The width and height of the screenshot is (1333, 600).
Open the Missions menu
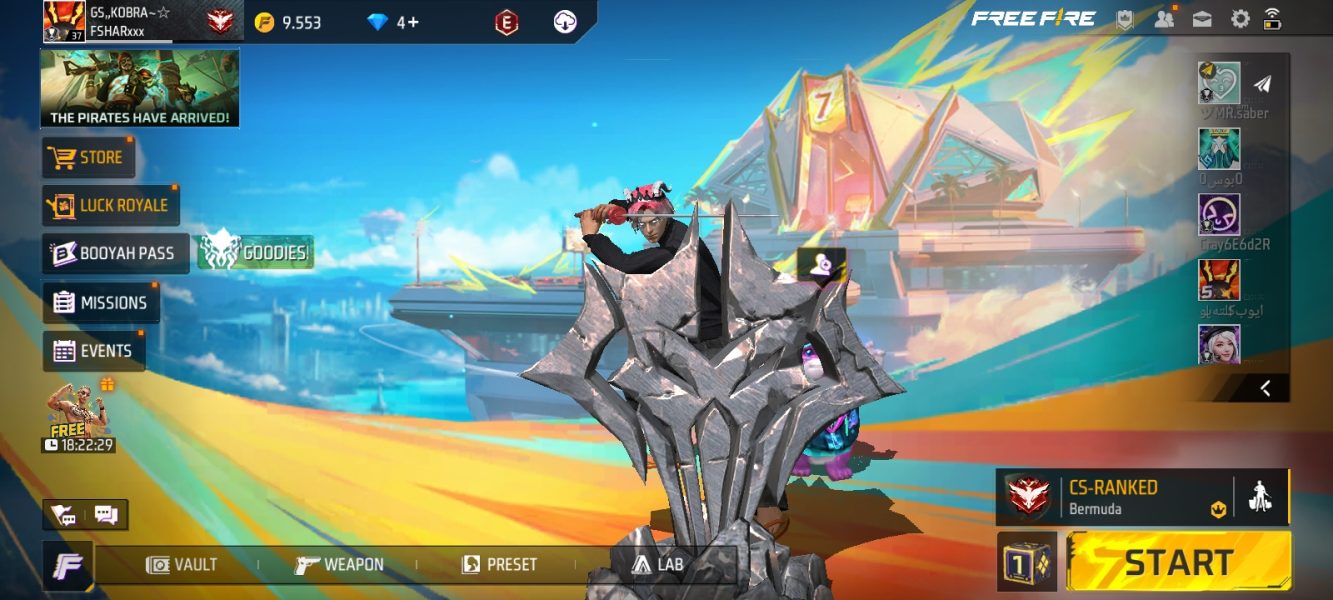pyautogui.click(x=101, y=302)
